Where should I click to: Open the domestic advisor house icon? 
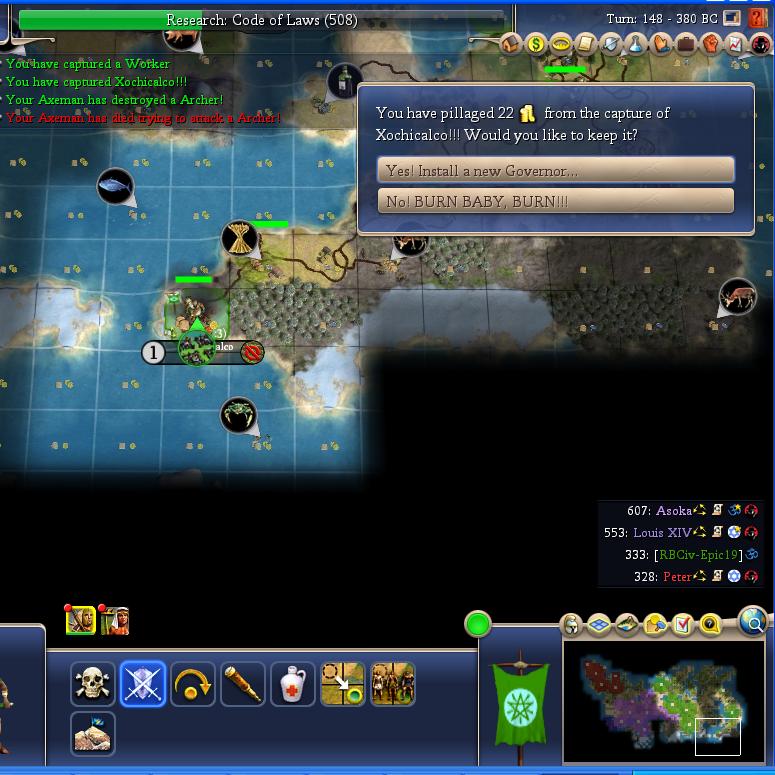click(x=511, y=44)
